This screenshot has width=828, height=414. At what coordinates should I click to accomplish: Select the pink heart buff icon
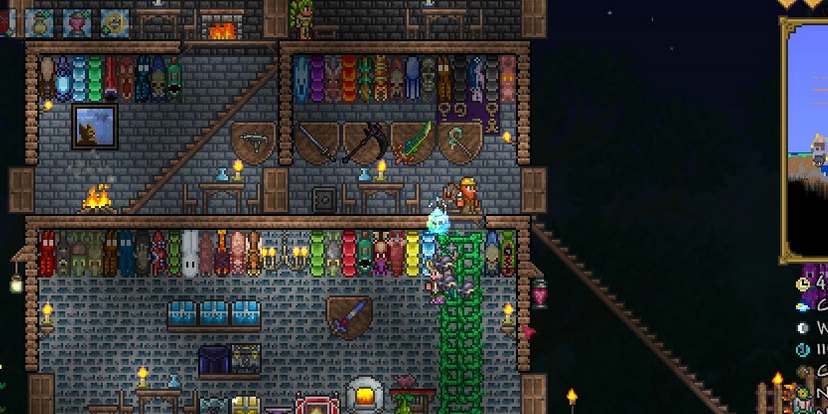[x=77, y=20]
